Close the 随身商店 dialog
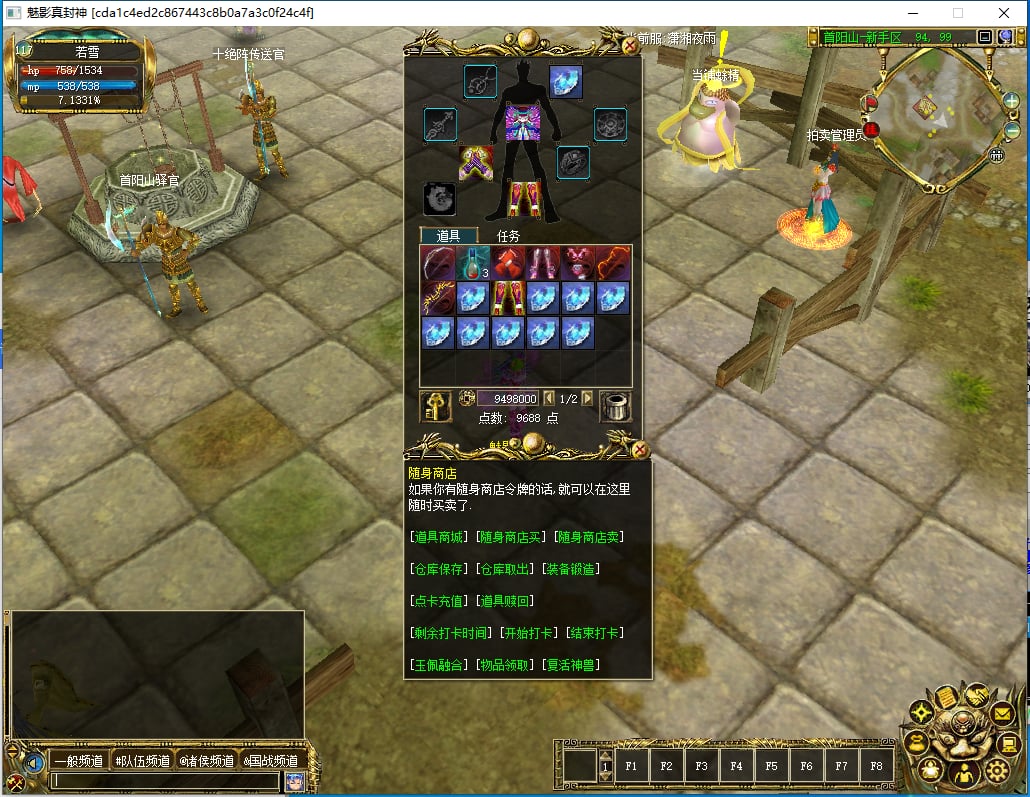 [x=640, y=450]
